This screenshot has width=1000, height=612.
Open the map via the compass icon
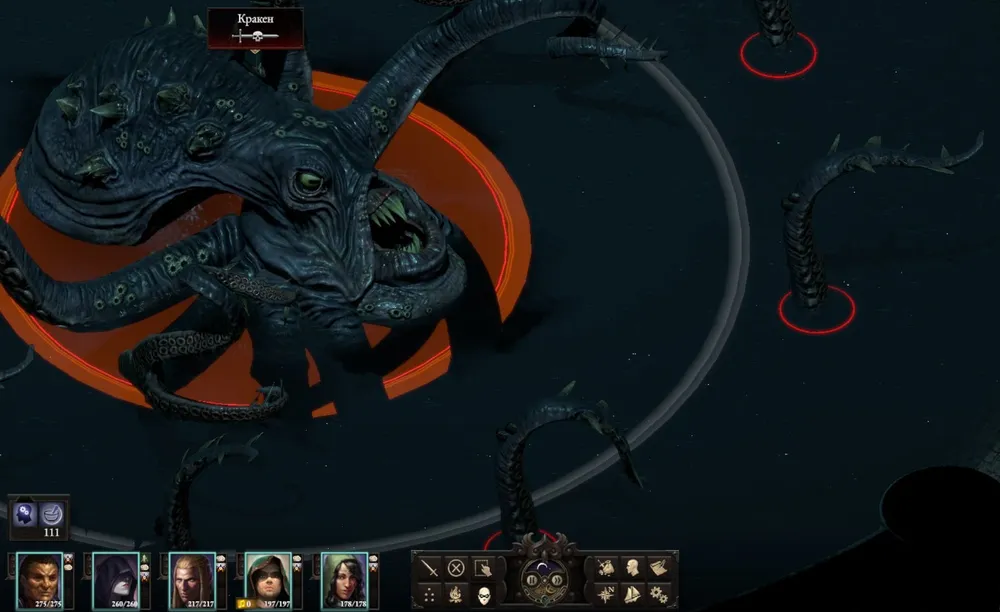coord(605,594)
